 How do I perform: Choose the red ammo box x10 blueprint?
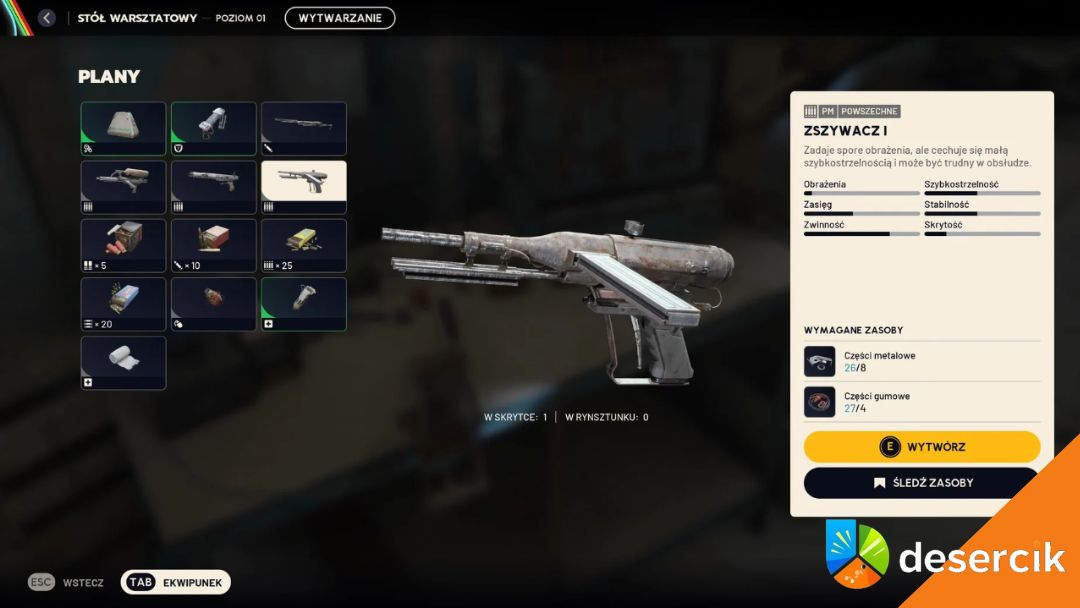[x=213, y=245]
